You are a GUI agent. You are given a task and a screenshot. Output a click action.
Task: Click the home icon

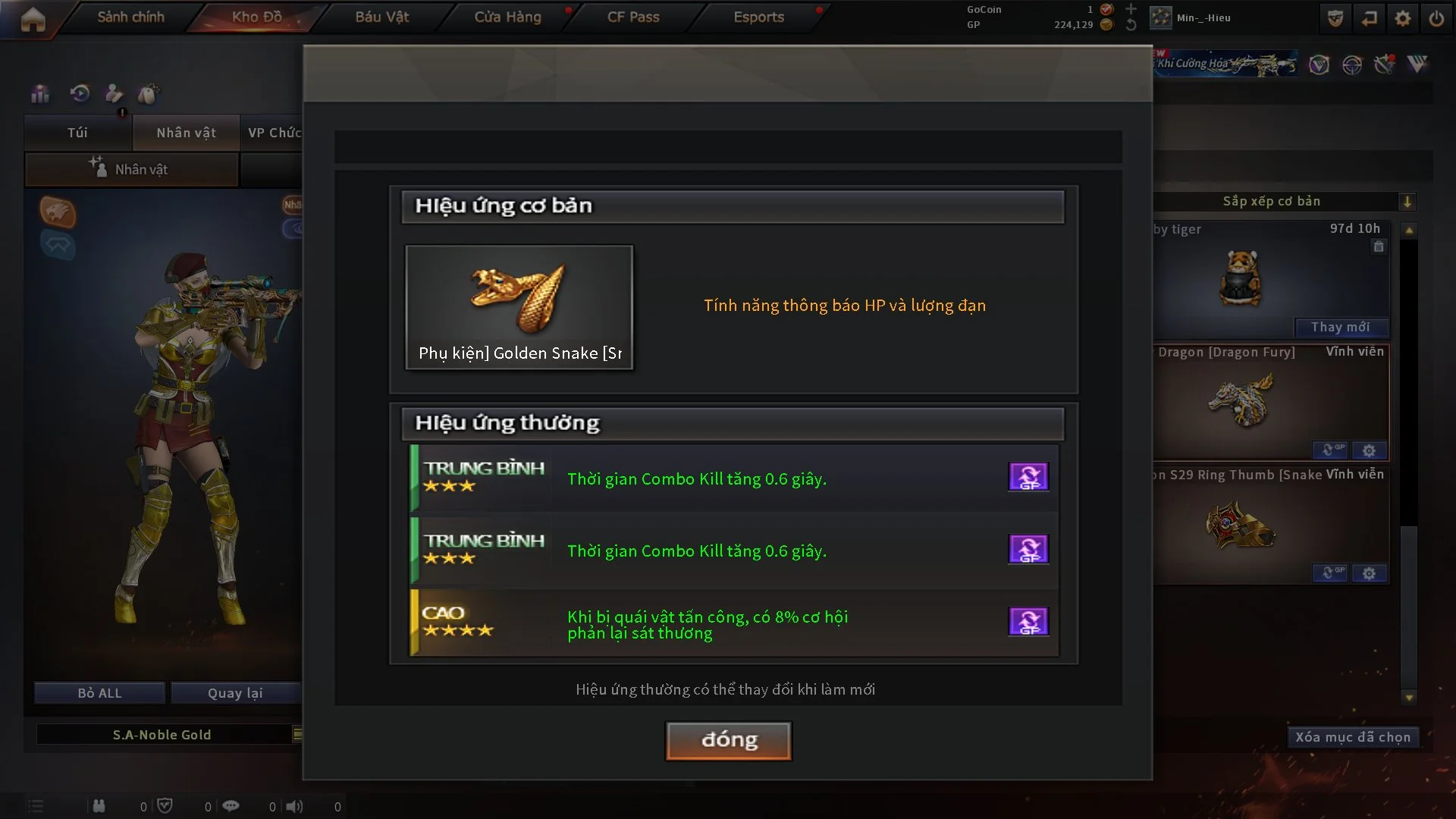pyautogui.click(x=33, y=19)
